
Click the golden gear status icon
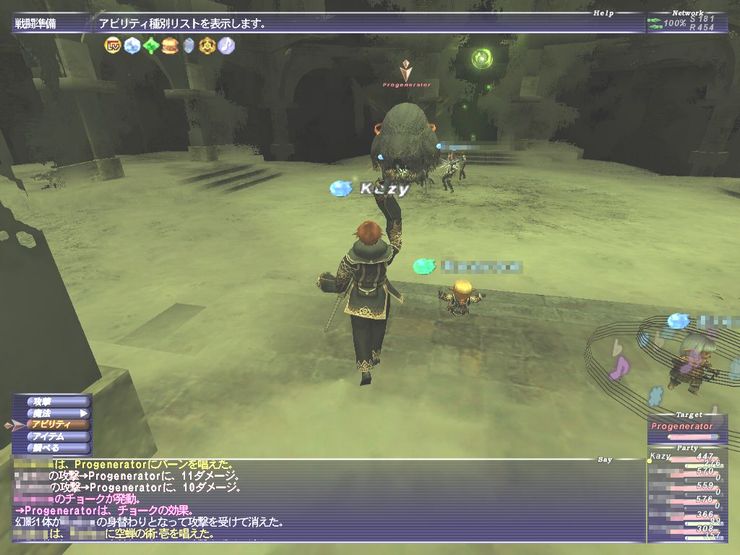pyautogui.click(x=208, y=46)
